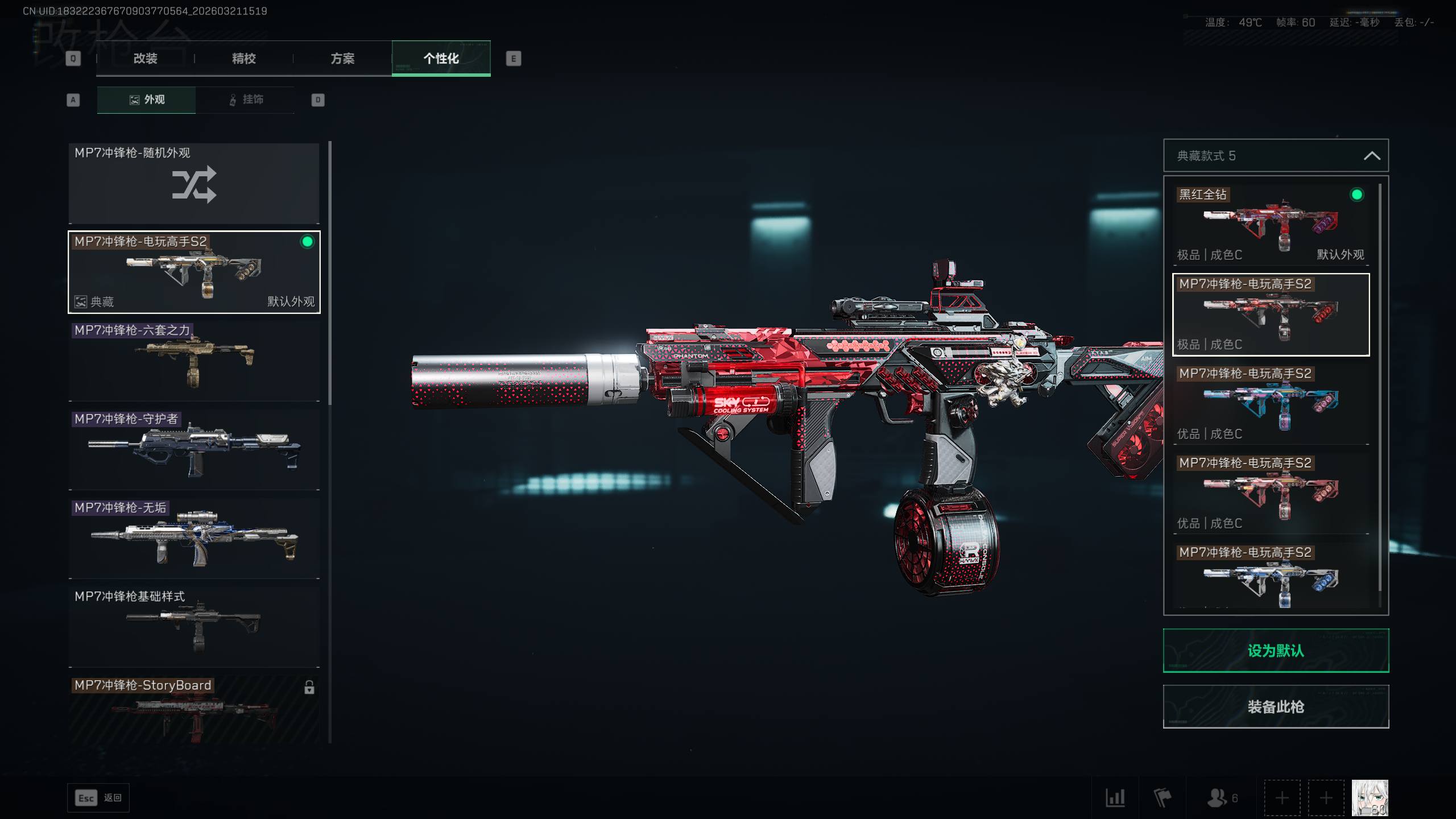Open the 精校 tab
Viewport: 1456px width, 819px height.
(243, 59)
